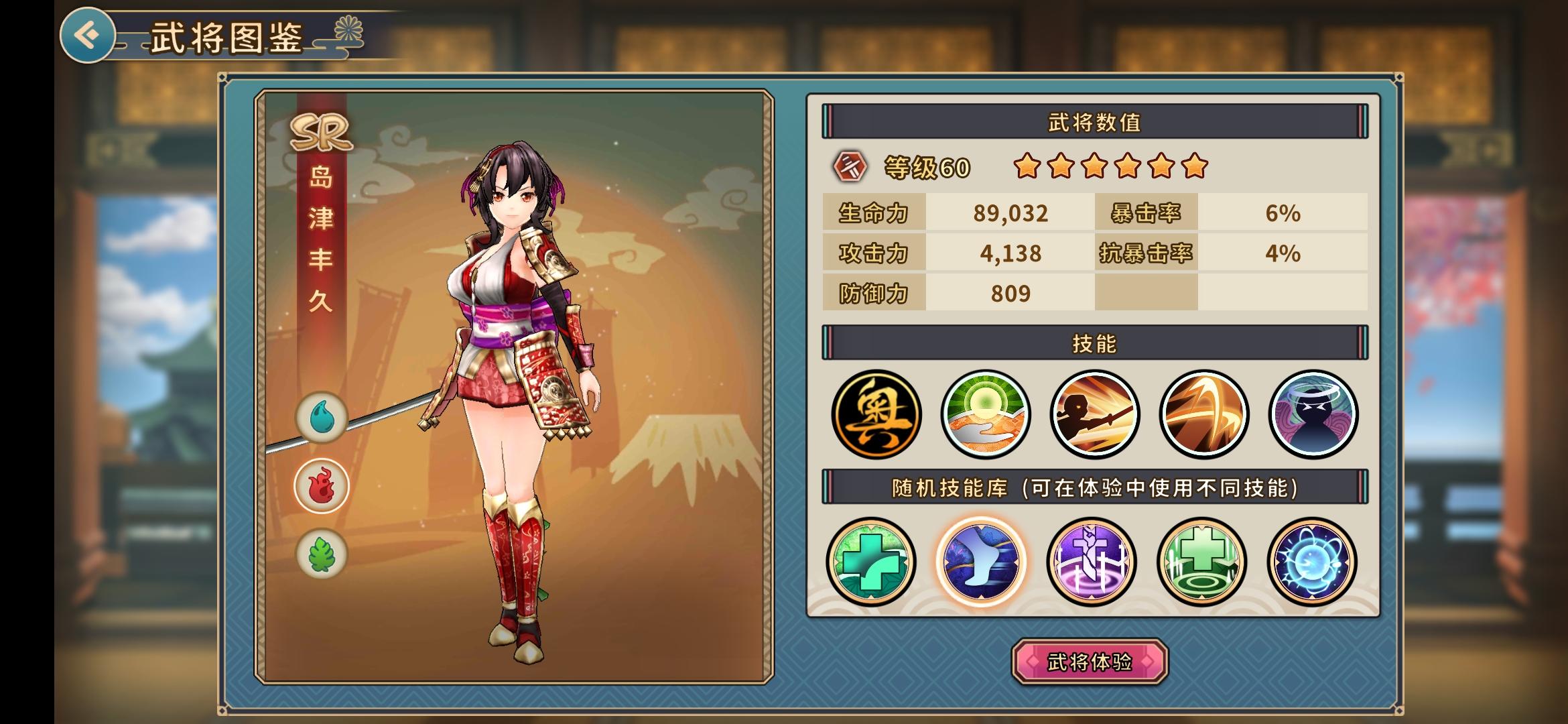Choose the red fire element icon
This screenshot has width=1568, height=724.
tap(322, 486)
